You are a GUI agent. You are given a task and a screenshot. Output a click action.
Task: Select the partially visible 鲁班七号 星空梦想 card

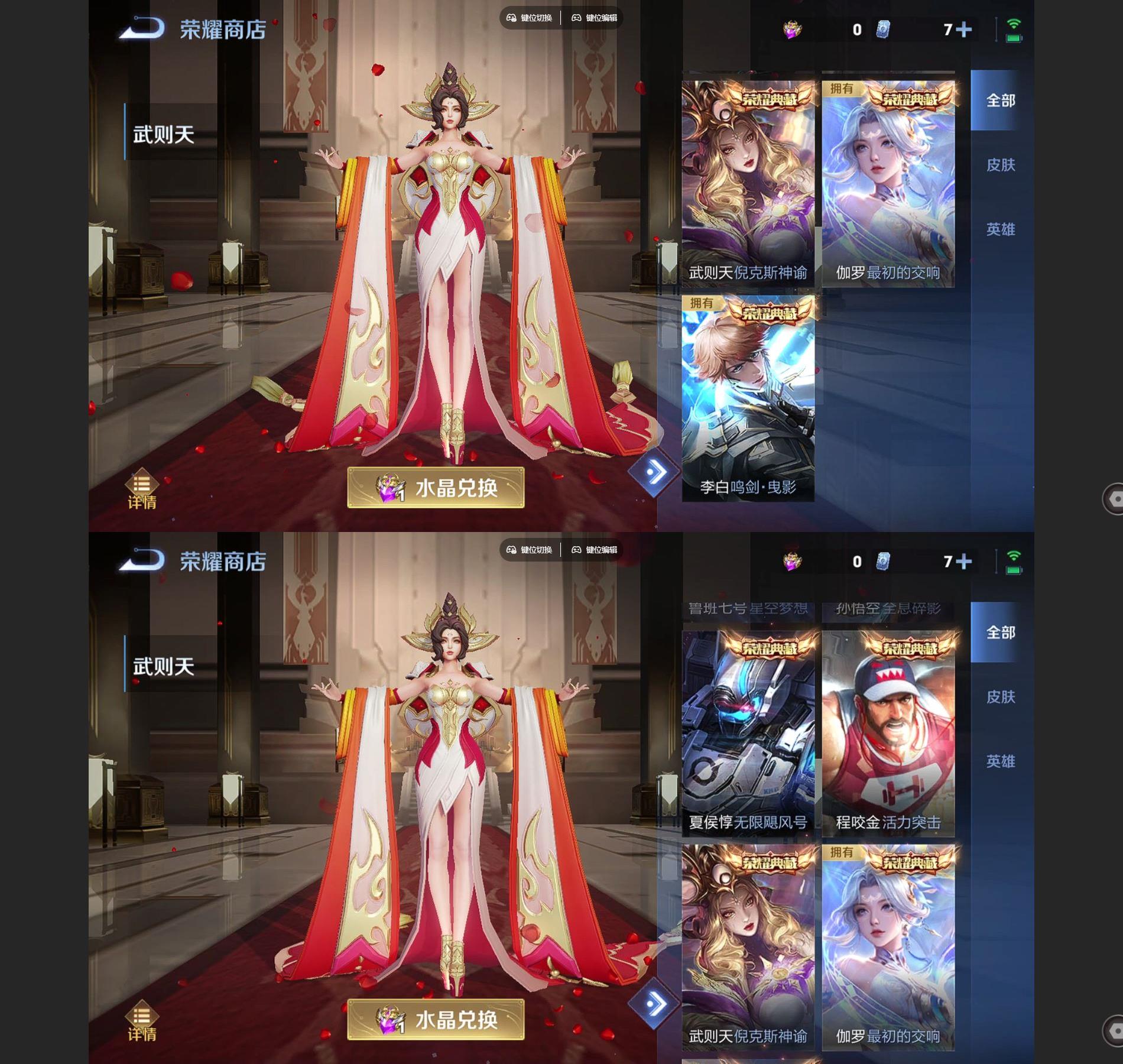click(748, 610)
